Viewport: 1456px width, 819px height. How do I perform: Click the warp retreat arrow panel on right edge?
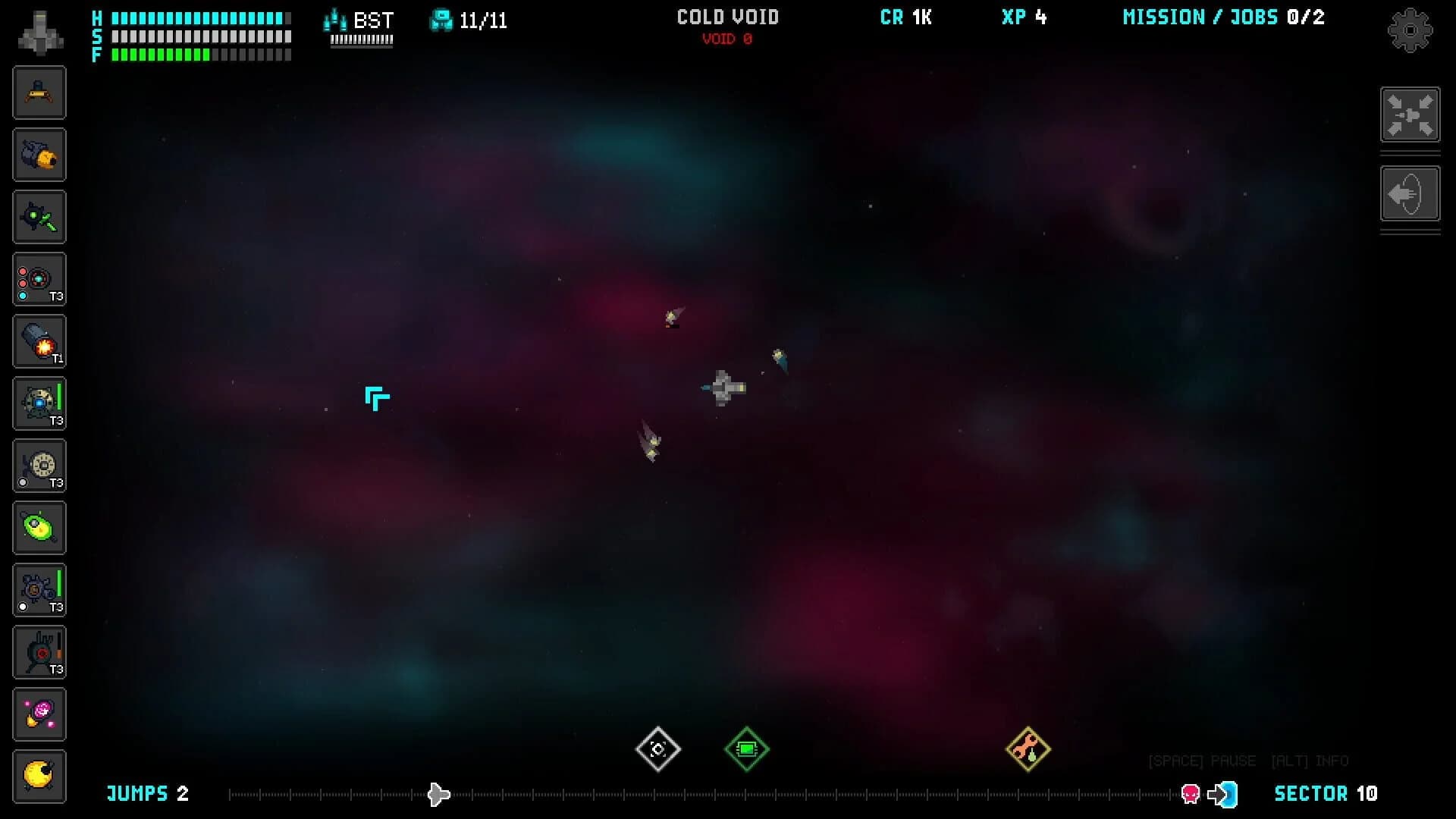click(x=1410, y=194)
